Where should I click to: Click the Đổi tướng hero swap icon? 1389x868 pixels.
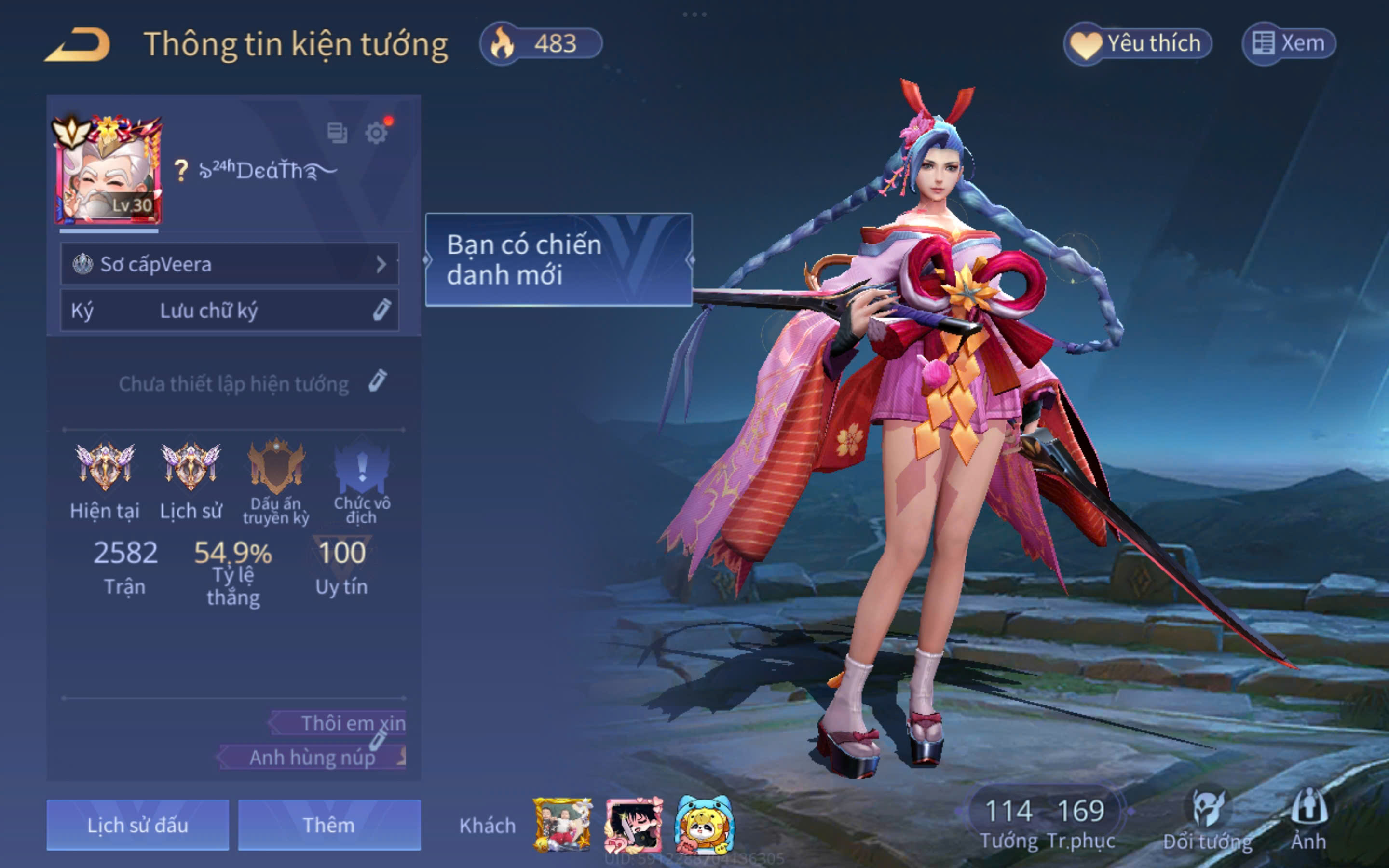click(x=1208, y=819)
